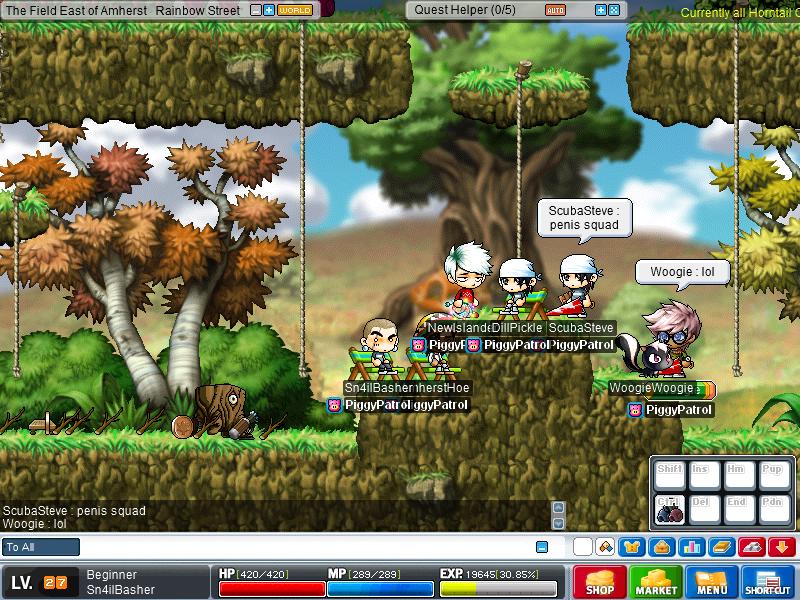This screenshot has width=800, height=600.
Task: Open the equipment shirt icon button
Action: tap(631, 547)
